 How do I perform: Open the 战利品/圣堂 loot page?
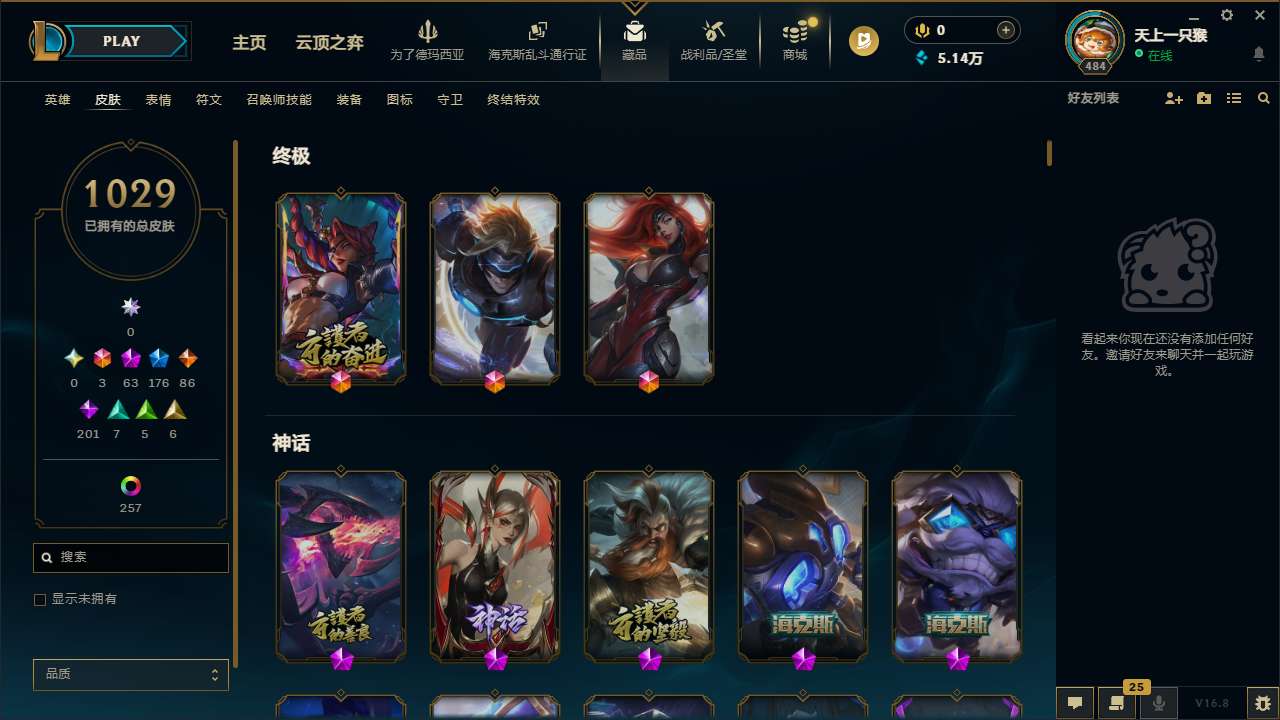pos(713,38)
